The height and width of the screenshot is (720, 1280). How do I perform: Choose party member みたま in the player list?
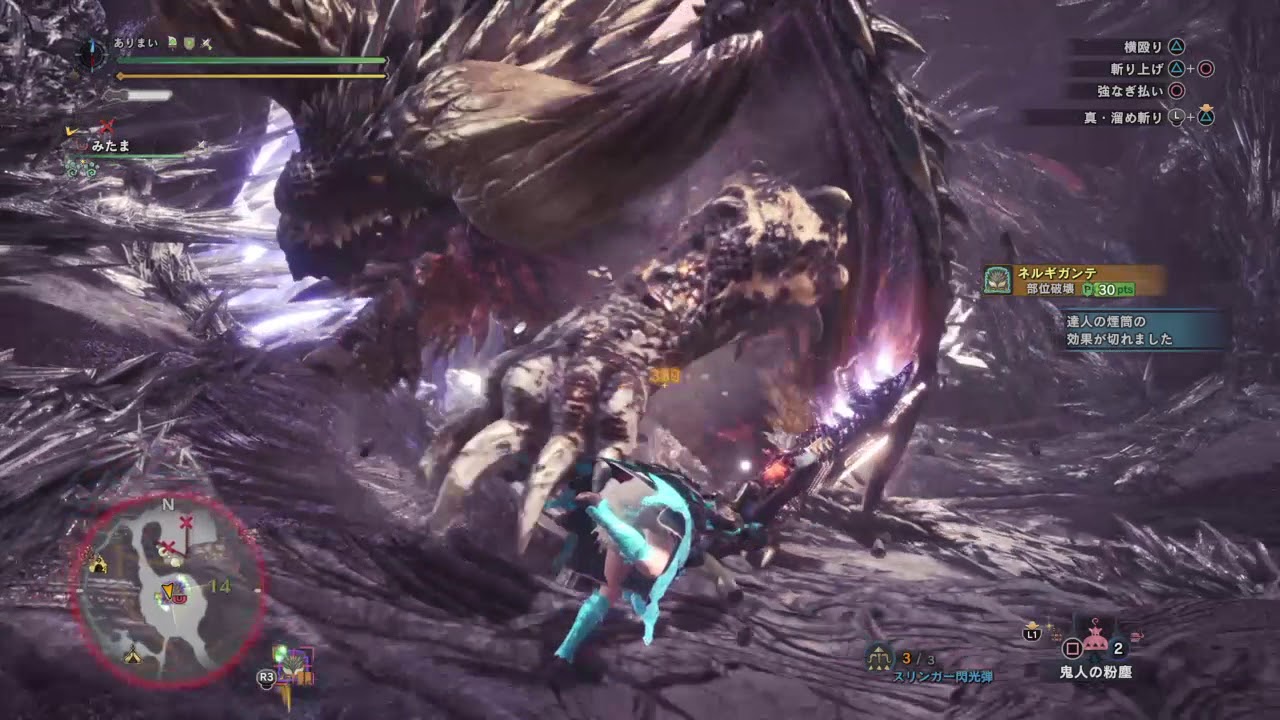[x=111, y=146]
